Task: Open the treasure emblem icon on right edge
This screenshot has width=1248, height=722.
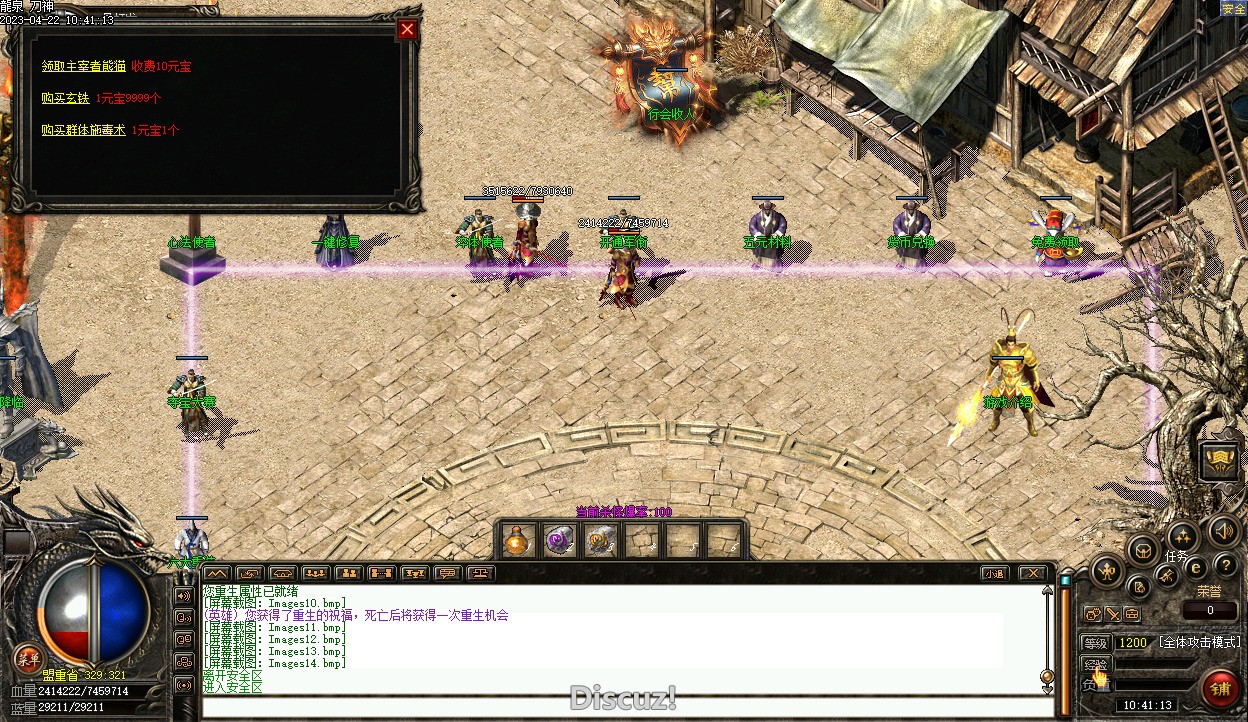Action: [x=1219, y=461]
